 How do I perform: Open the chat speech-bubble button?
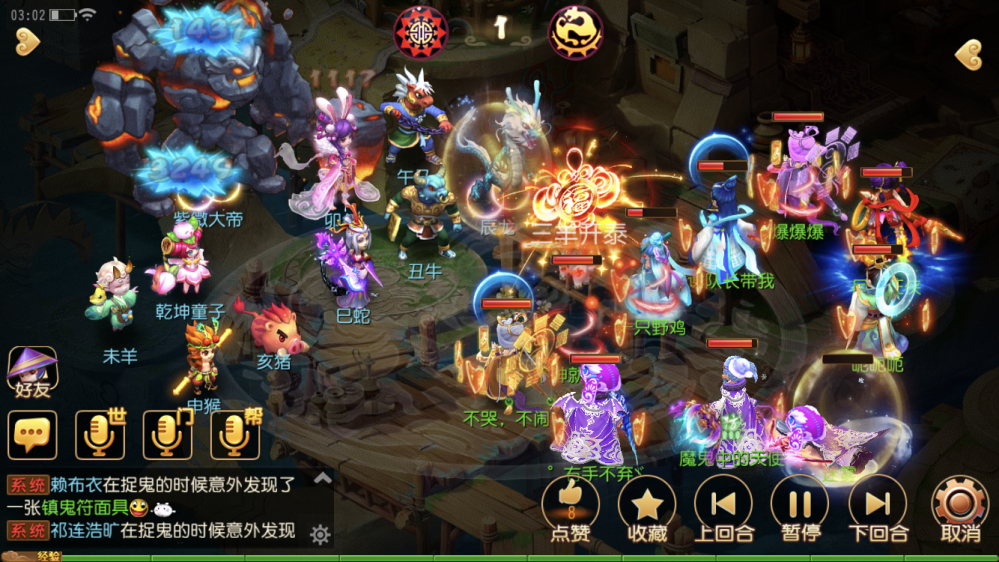click(x=32, y=435)
